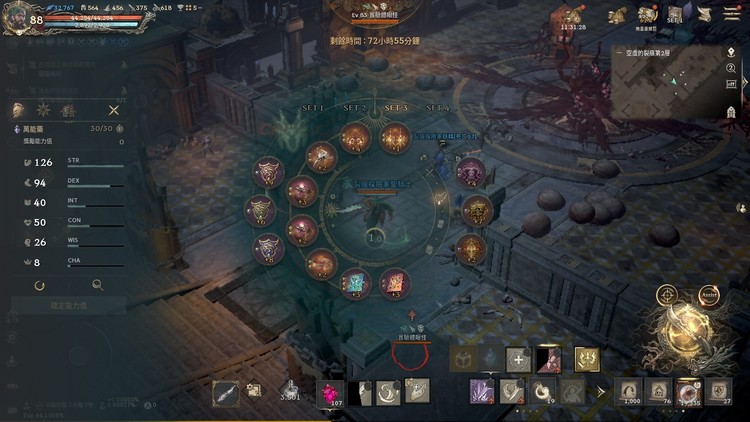Expand the skill bar with the arrow button
This screenshot has height=422, width=750.
click(600, 391)
